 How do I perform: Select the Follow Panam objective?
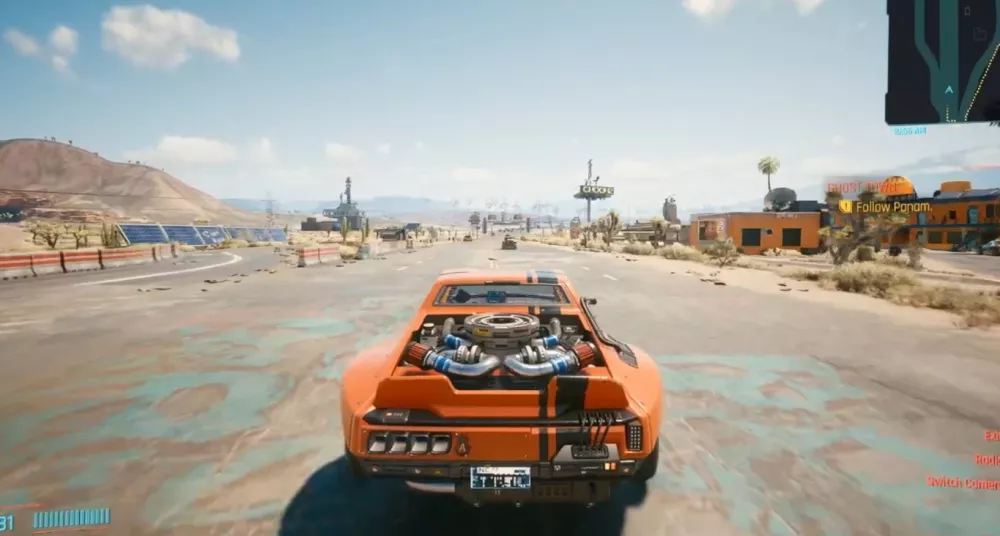[890, 207]
